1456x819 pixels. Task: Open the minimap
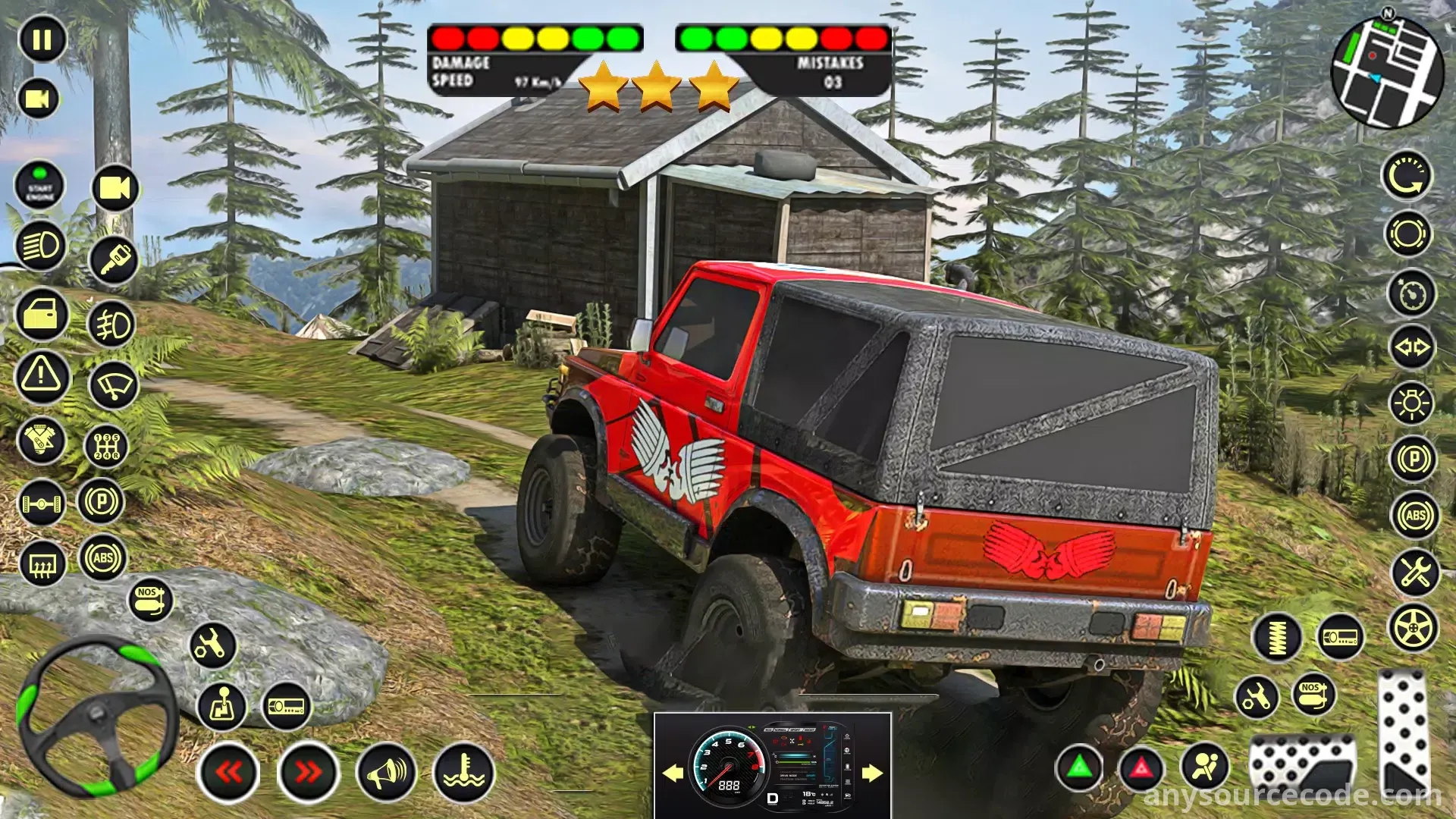[x=1387, y=72]
